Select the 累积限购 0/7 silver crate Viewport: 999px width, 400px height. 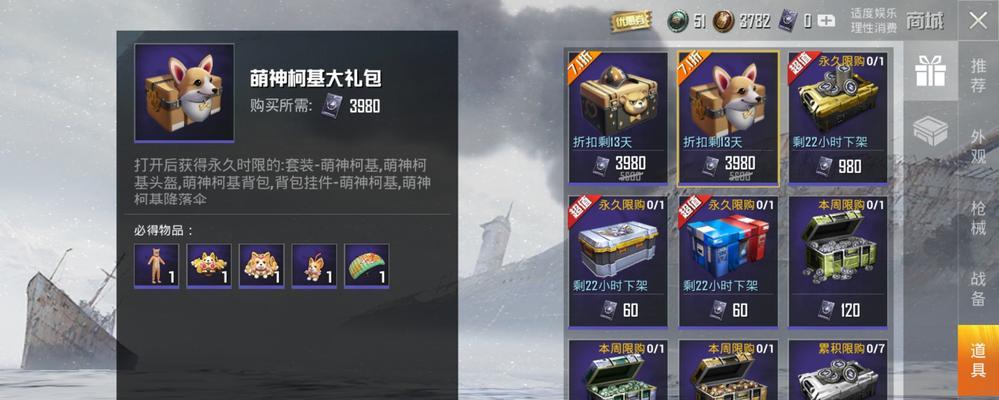click(837, 372)
